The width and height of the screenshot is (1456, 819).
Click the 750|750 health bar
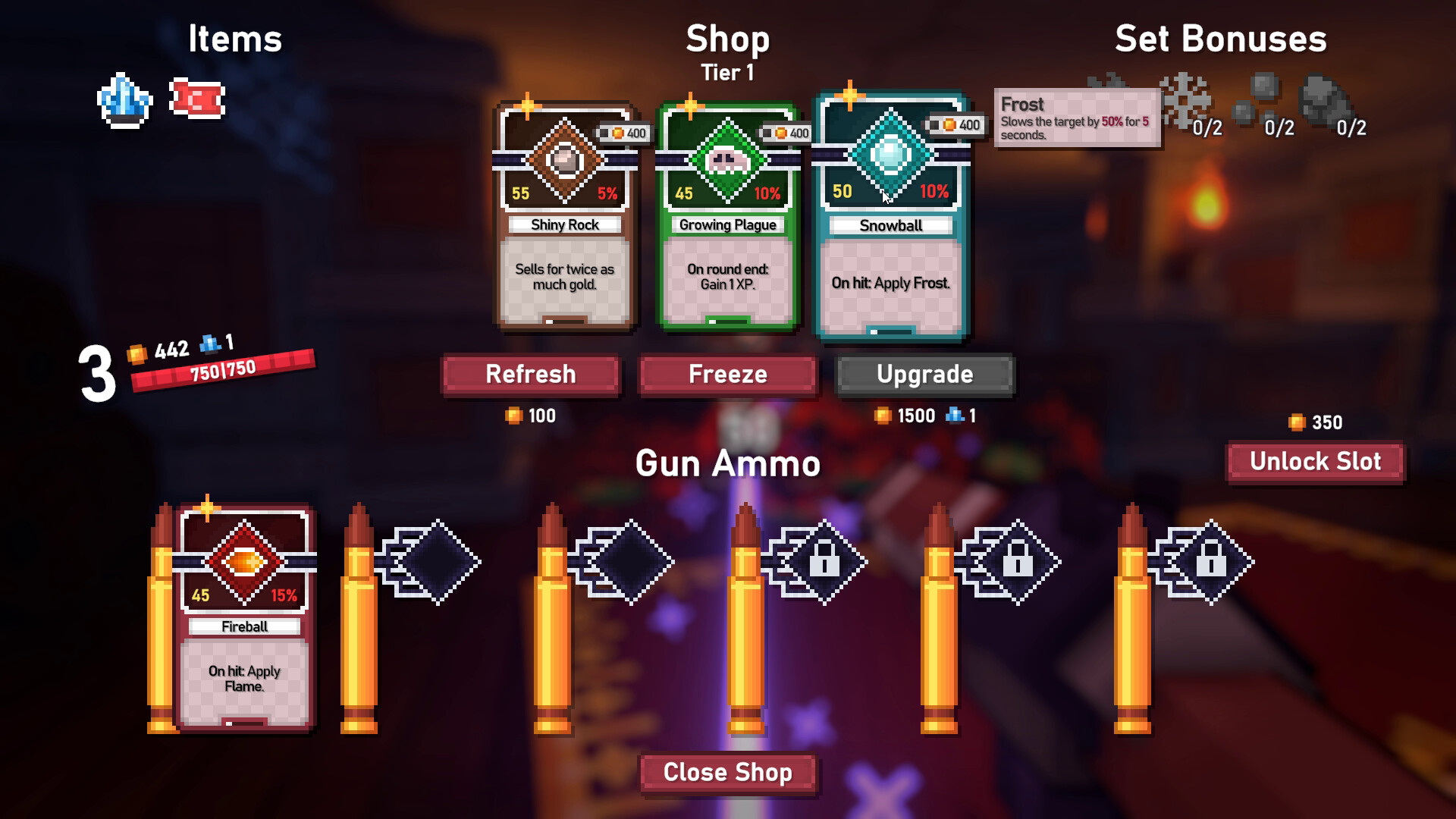tap(222, 371)
